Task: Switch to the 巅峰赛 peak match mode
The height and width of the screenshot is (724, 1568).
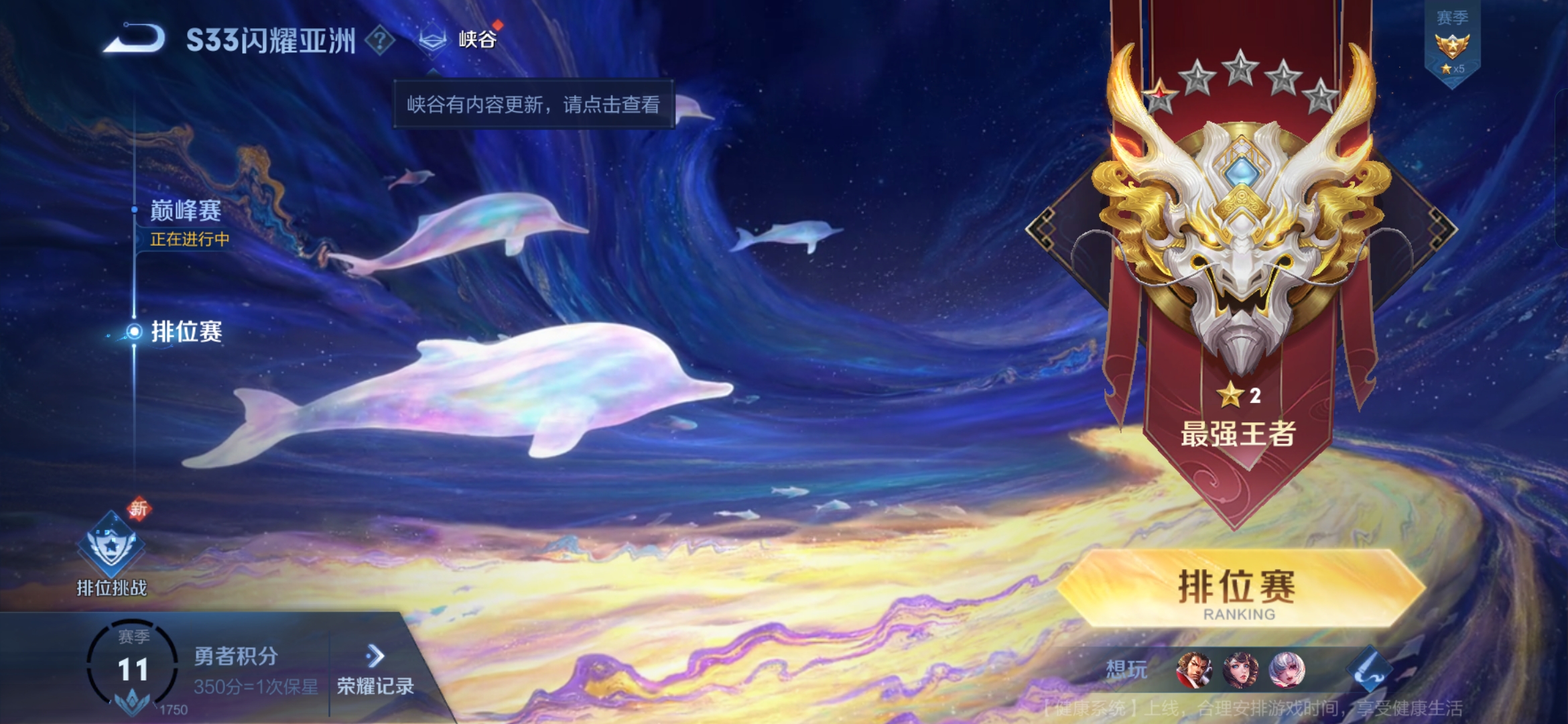Action: [x=186, y=211]
